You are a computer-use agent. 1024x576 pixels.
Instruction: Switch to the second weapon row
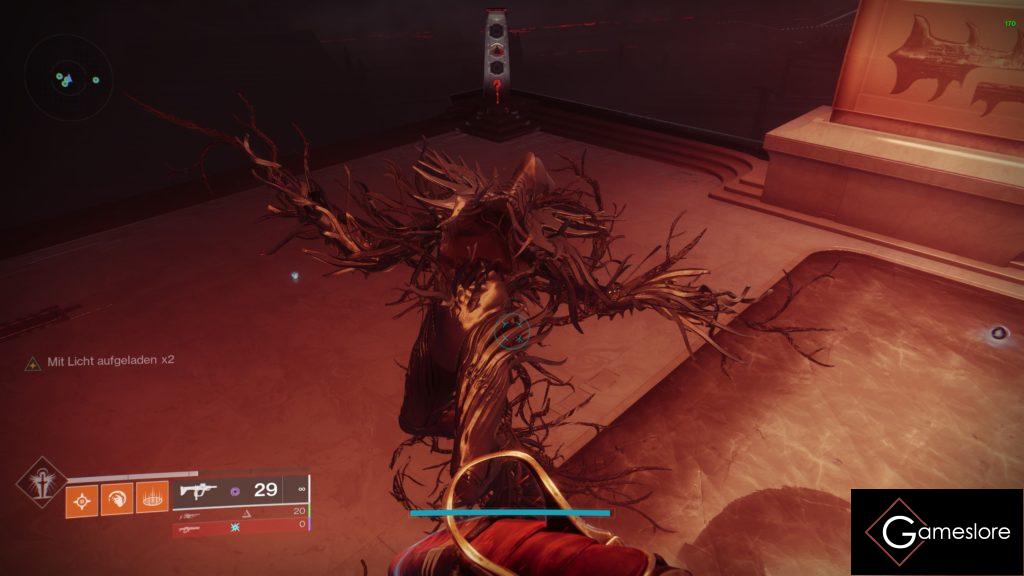tap(238, 511)
